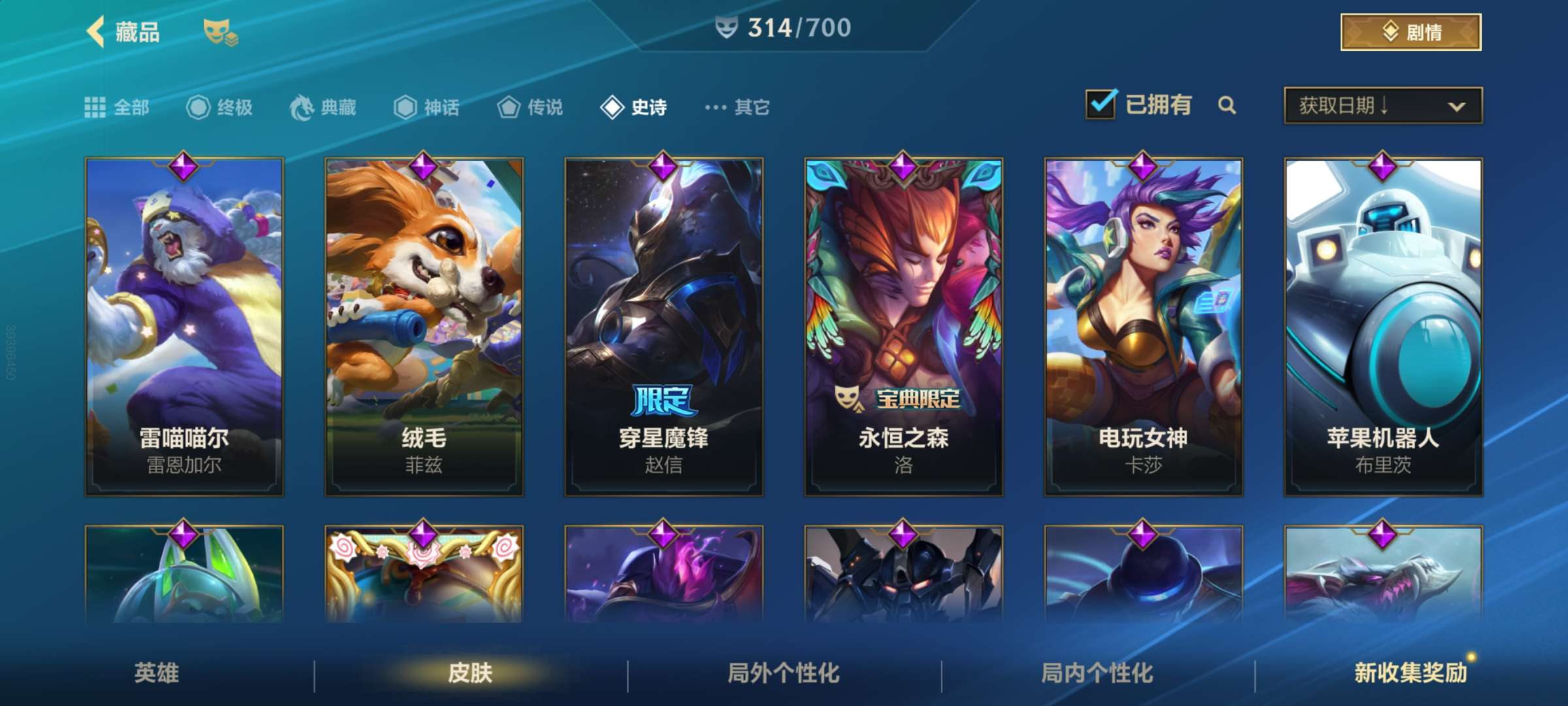Open the 局外个性化 tab
The image size is (1568, 706).
[783, 673]
